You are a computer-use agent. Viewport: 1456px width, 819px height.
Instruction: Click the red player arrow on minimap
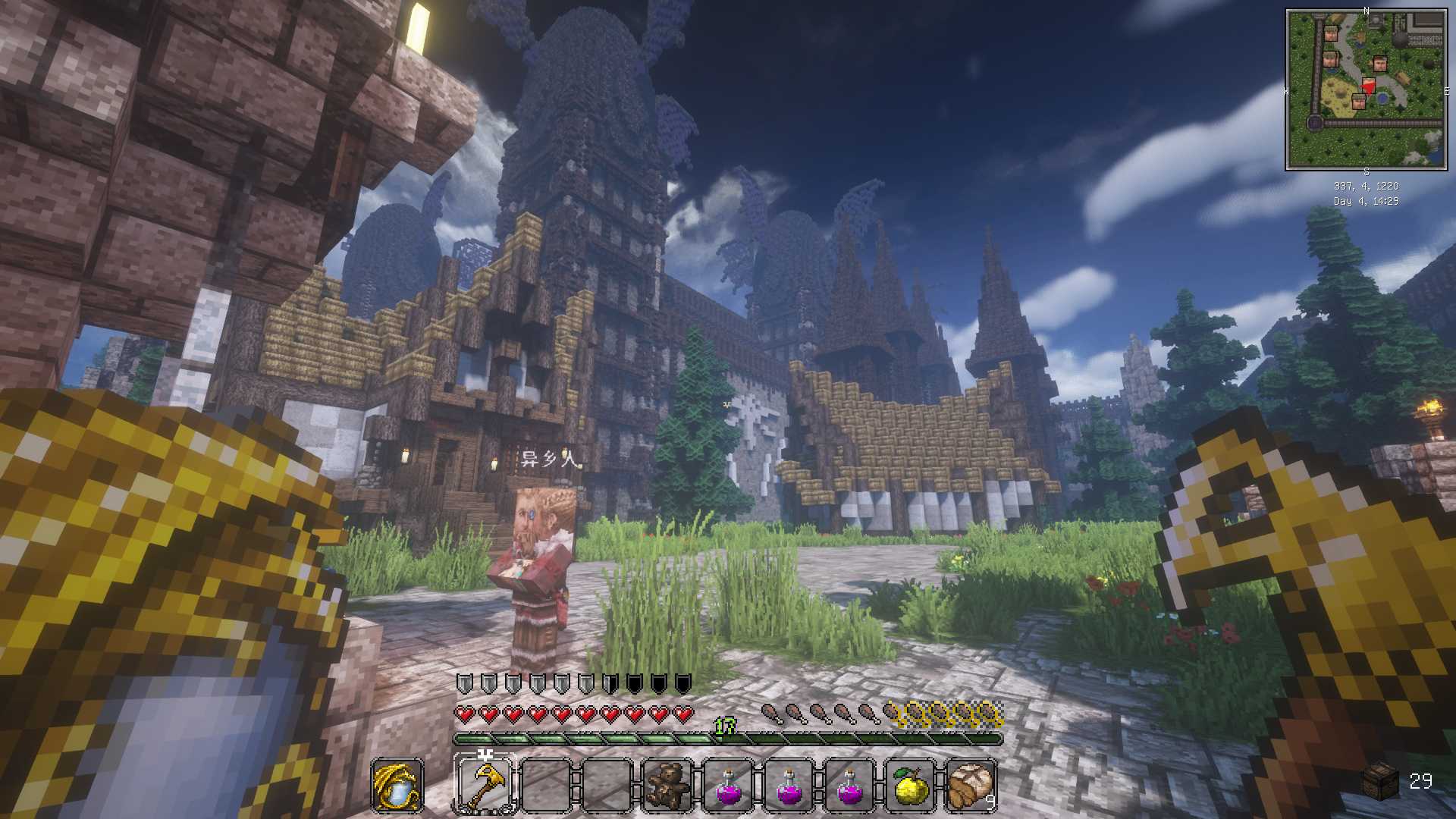1369,86
